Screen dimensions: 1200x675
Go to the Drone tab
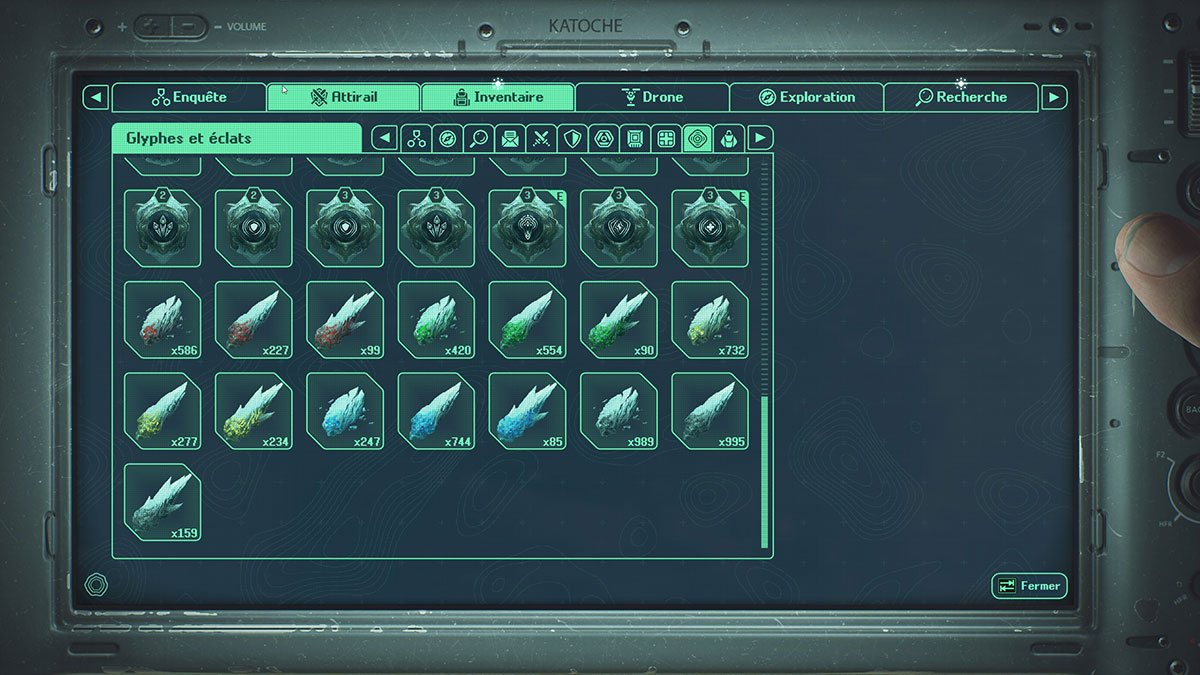click(x=652, y=97)
